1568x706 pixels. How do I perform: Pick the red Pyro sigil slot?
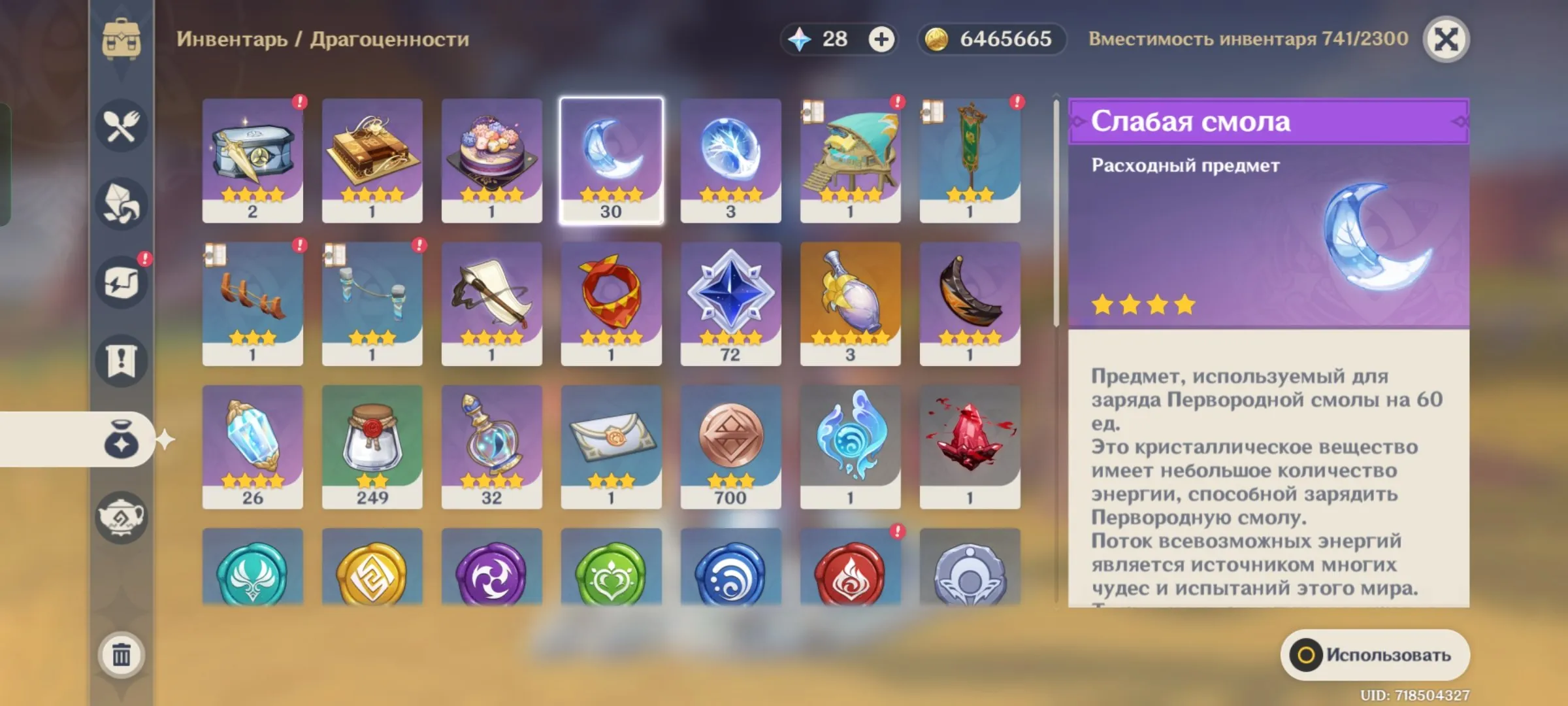(850, 570)
